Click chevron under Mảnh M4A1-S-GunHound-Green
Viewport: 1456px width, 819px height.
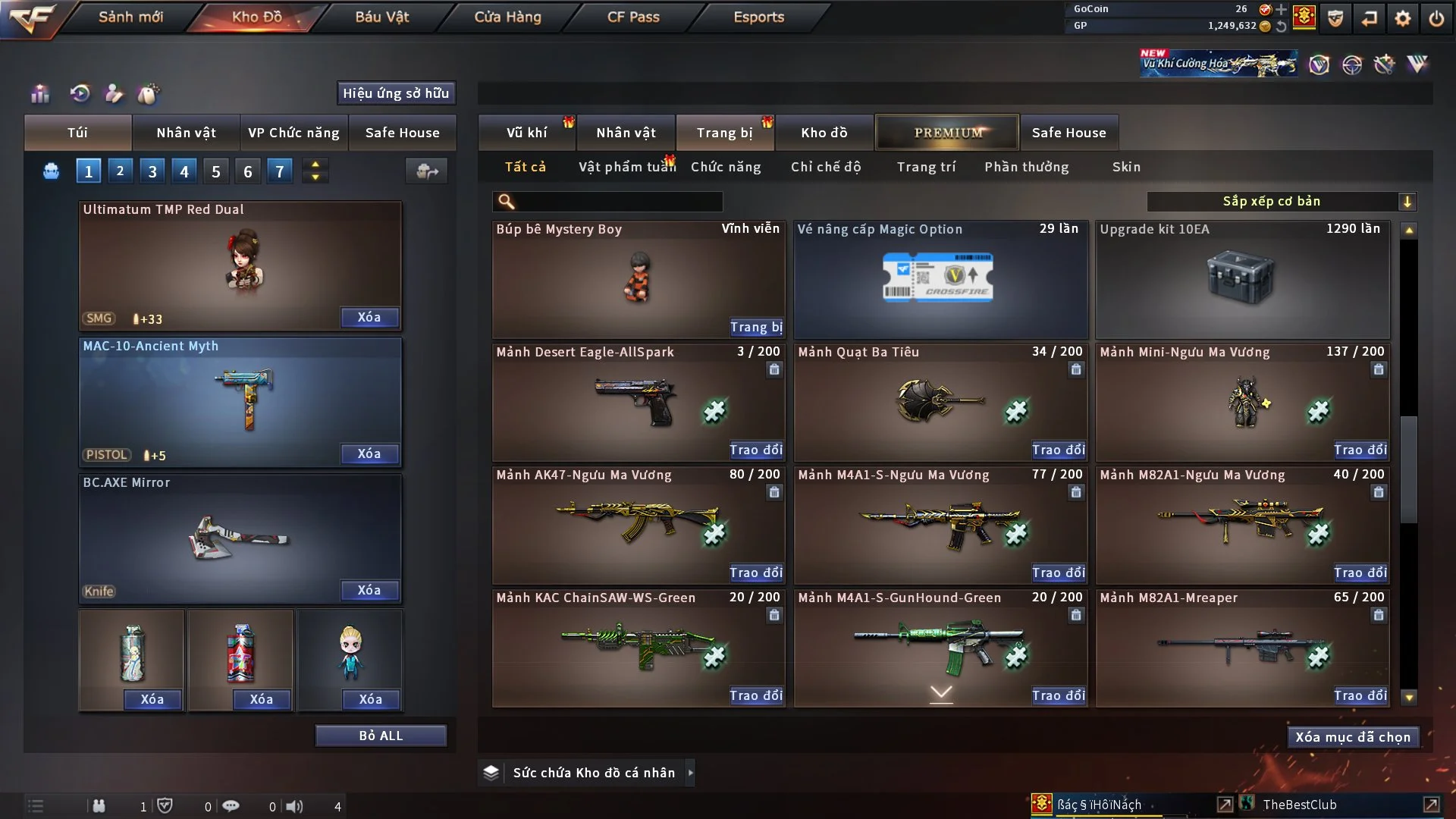pyautogui.click(x=940, y=692)
